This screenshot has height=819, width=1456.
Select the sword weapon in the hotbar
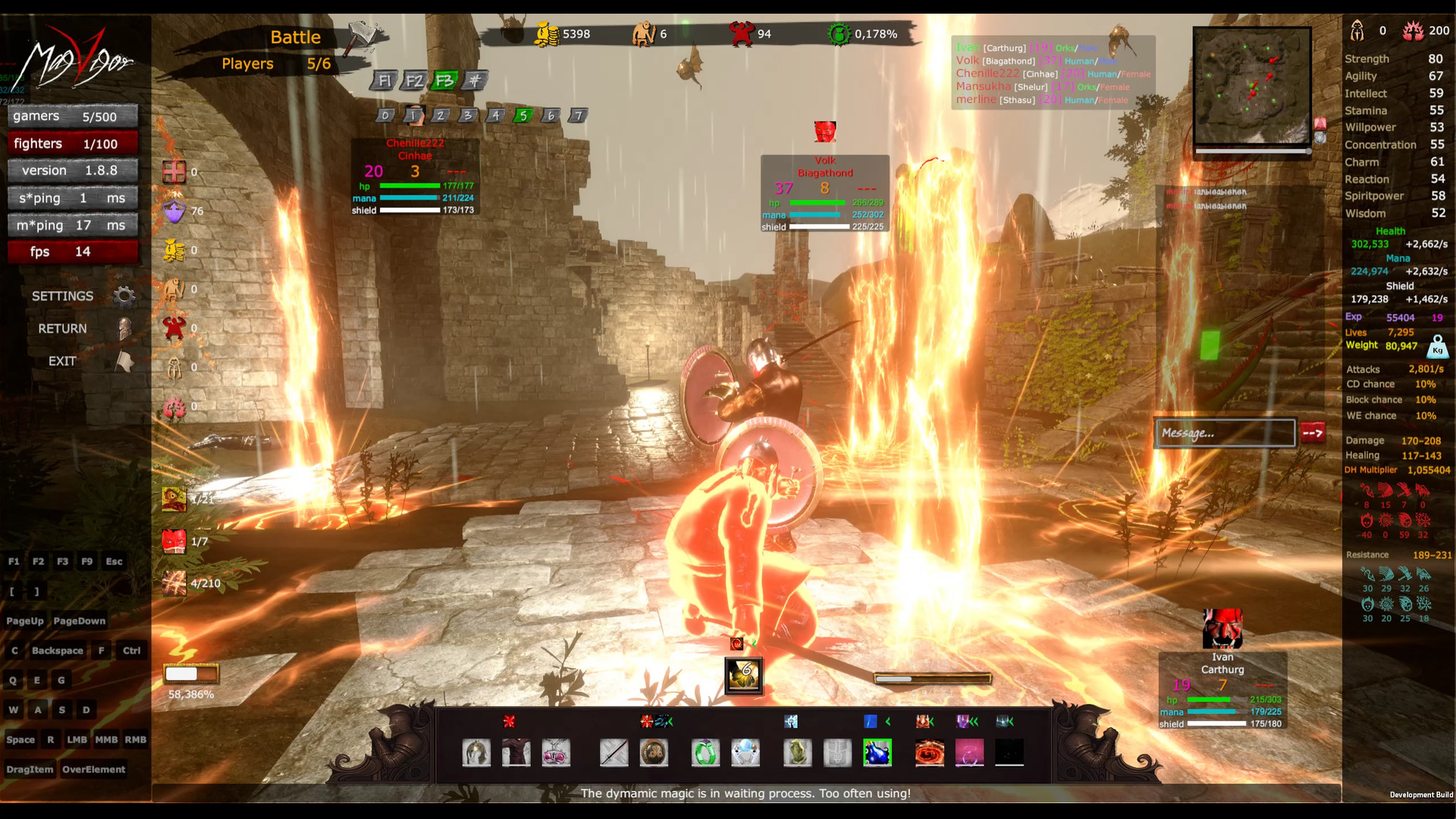pos(613,752)
